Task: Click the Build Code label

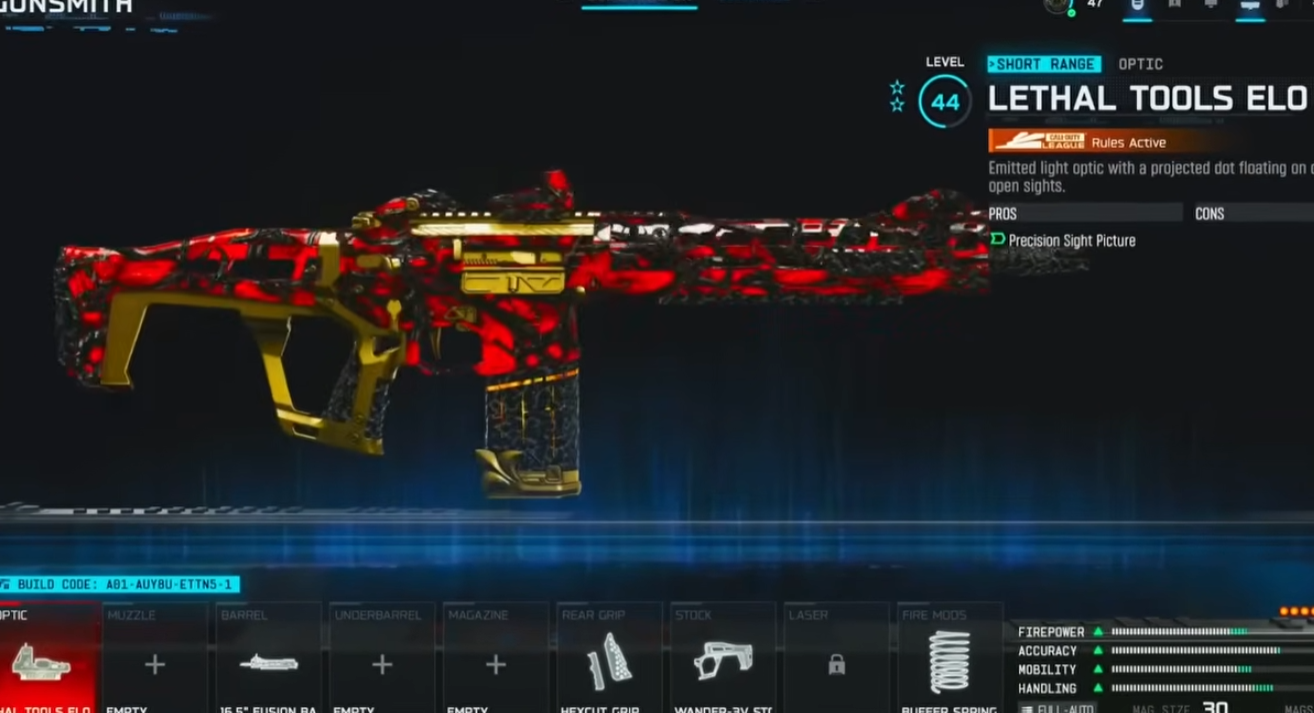Action: tap(122, 584)
